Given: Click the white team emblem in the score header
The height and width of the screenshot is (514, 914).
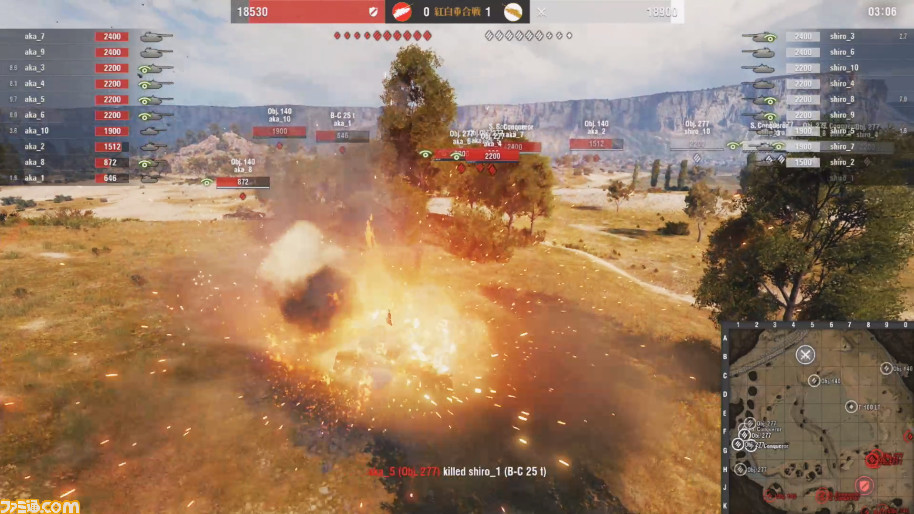Looking at the screenshot, I should (512, 12).
